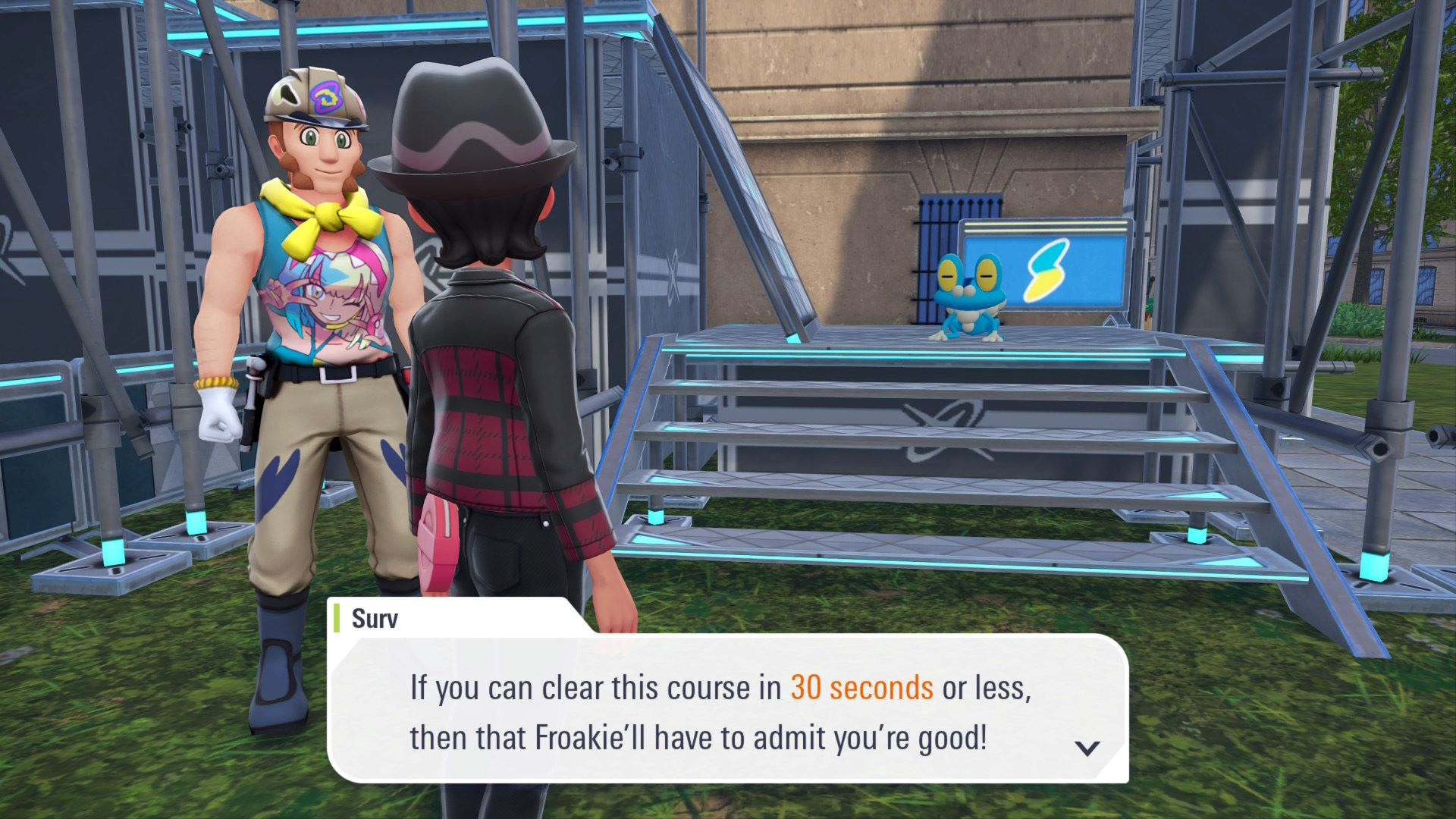Click the Surv name plate above the dialogue

[x=375, y=619]
